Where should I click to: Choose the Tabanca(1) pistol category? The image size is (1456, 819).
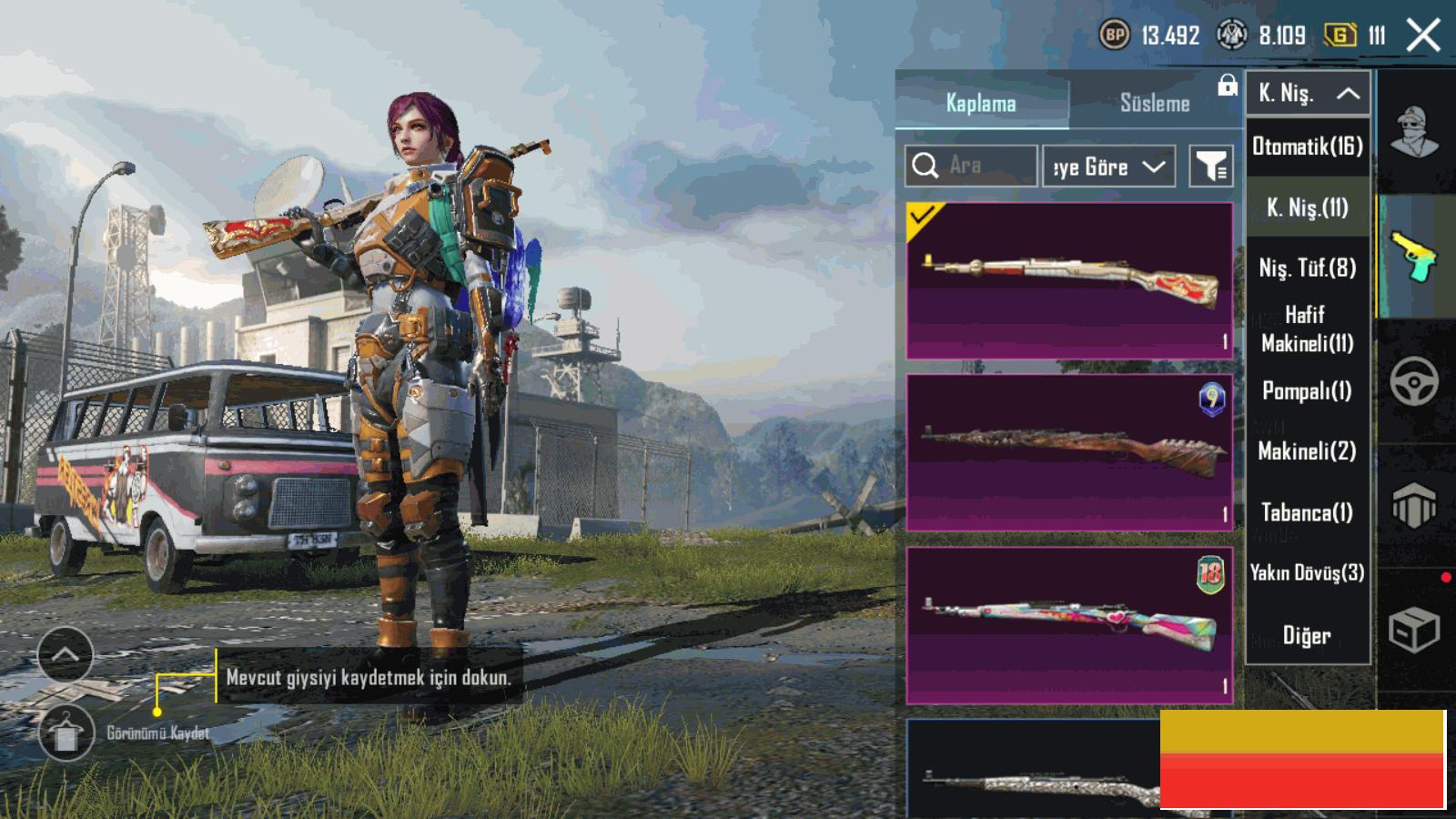pyautogui.click(x=1308, y=512)
